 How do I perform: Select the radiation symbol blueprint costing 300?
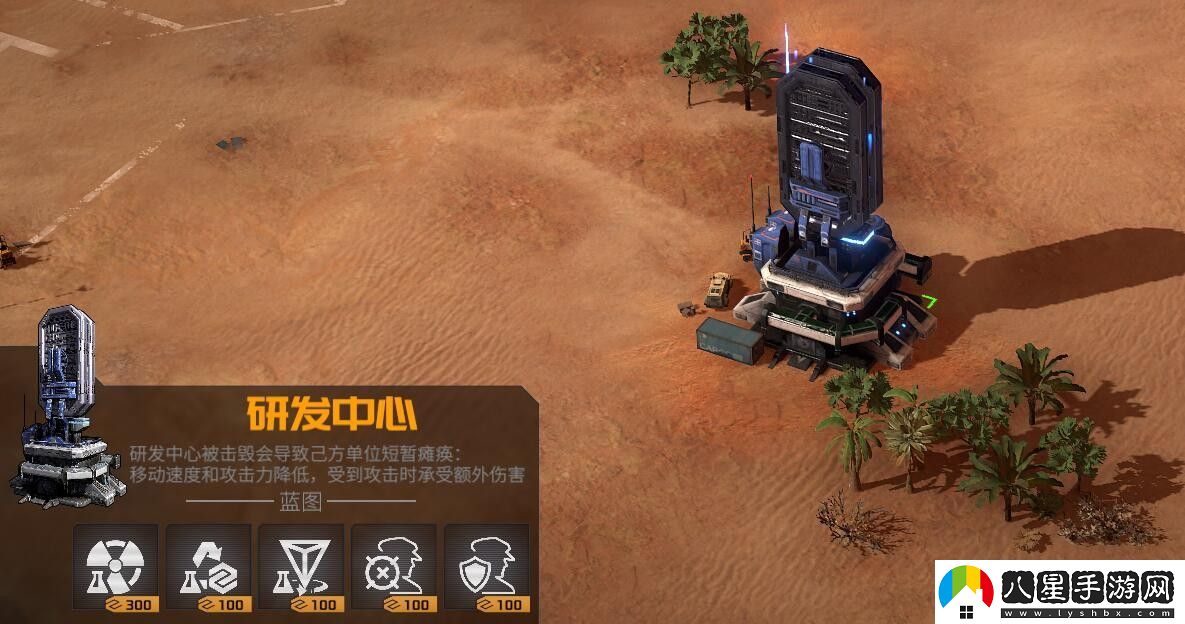pos(115,567)
